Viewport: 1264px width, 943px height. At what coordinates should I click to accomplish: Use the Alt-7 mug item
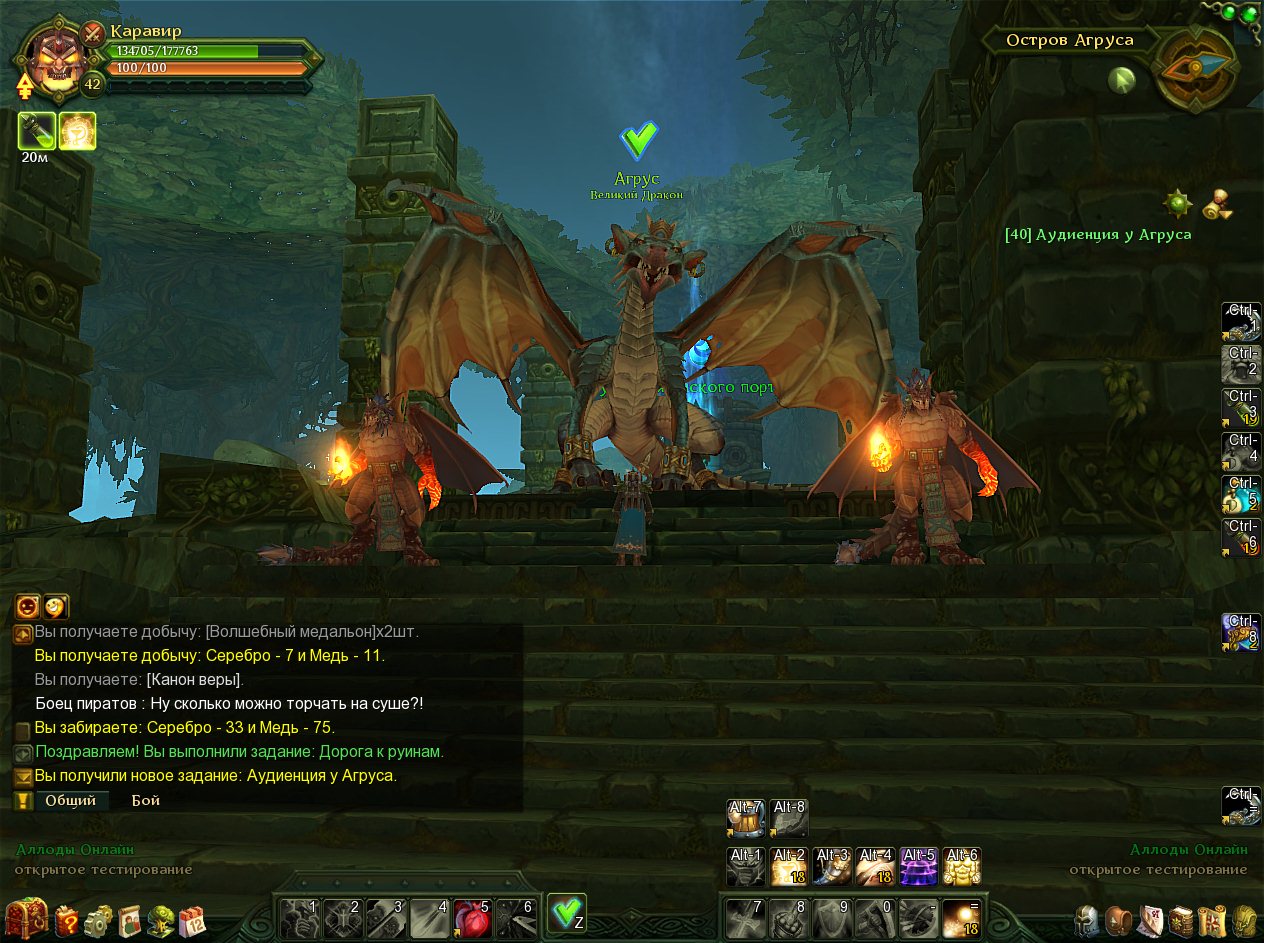(746, 818)
